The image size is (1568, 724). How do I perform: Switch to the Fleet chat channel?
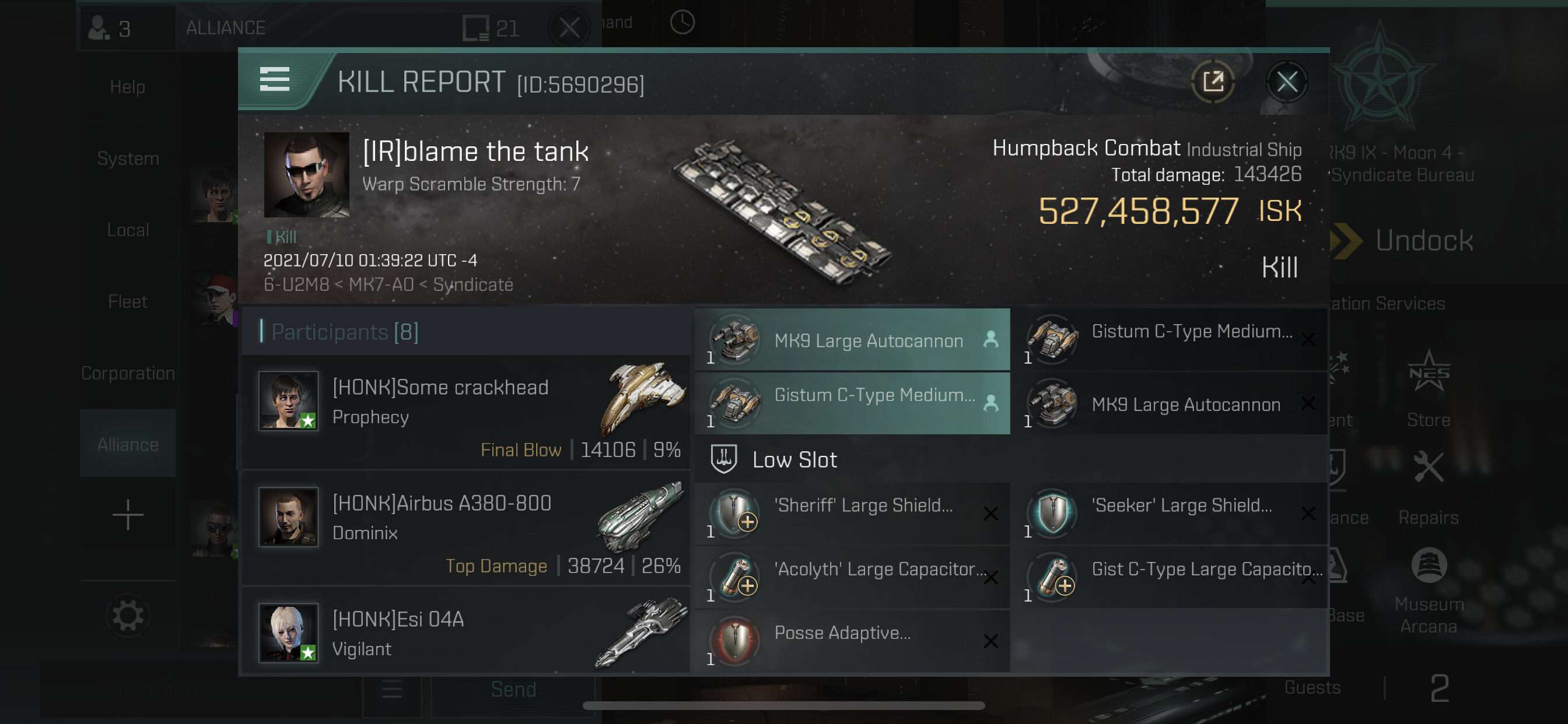coord(128,302)
